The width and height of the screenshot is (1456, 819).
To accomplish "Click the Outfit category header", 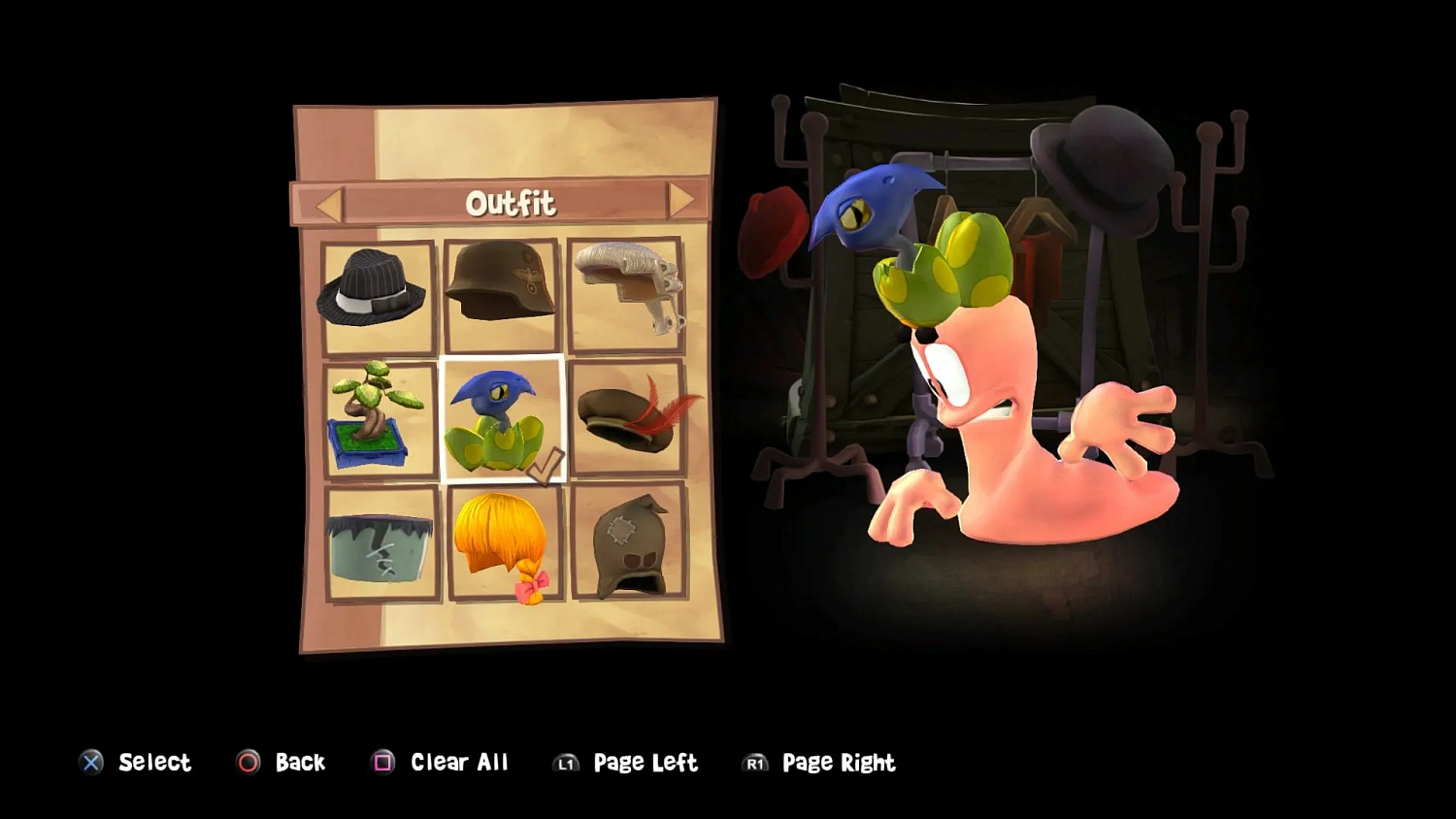I will pos(512,203).
